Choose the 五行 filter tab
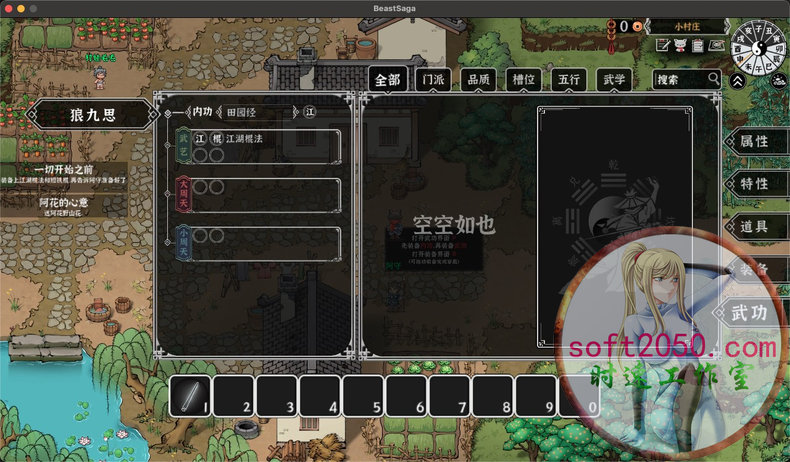Viewport: 790px width, 462px height. [567, 80]
